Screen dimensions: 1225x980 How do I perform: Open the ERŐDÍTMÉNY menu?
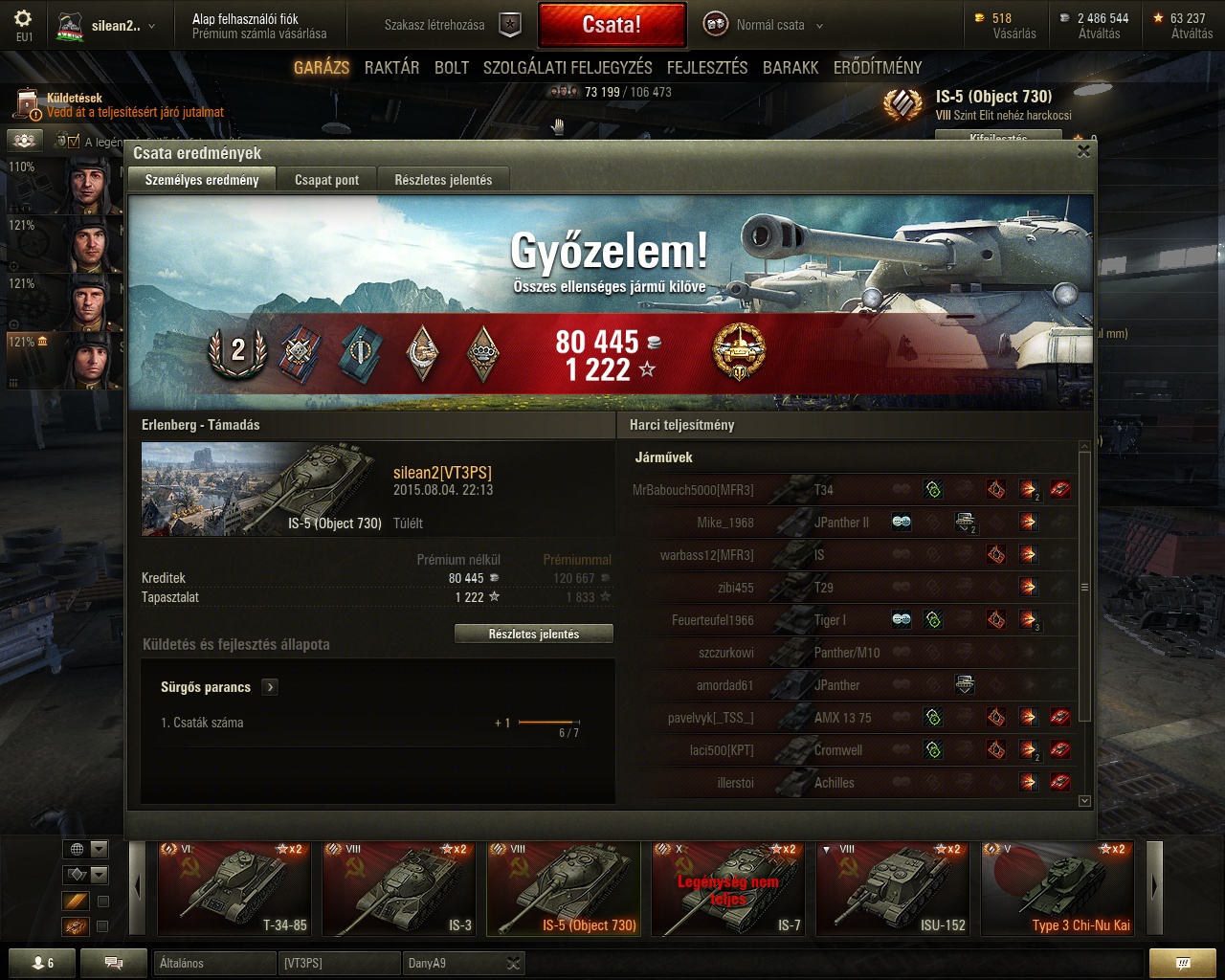pos(878,67)
